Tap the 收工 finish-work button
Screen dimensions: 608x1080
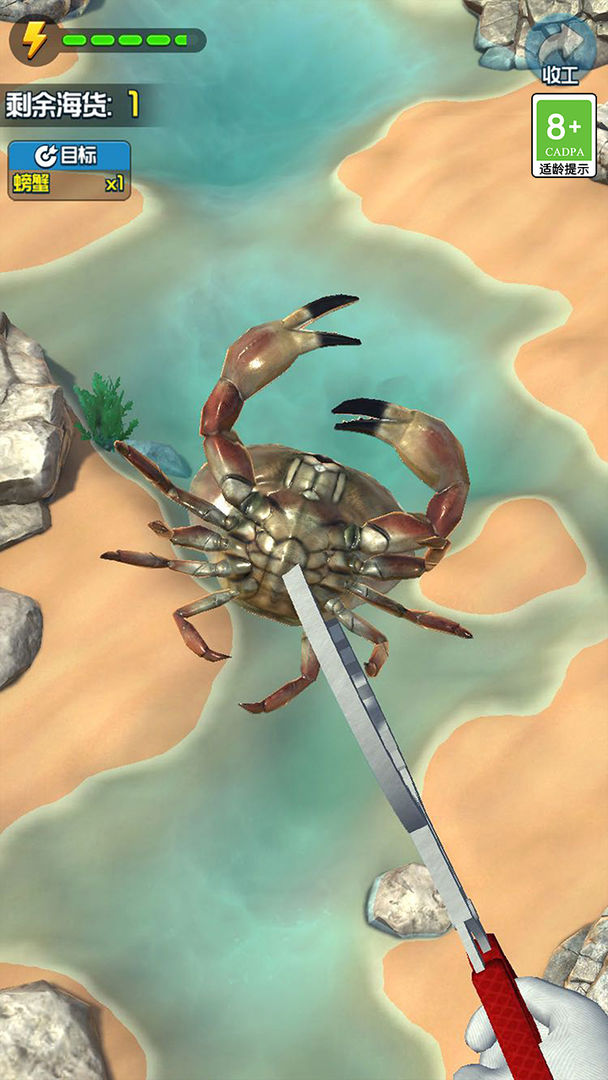click(560, 50)
